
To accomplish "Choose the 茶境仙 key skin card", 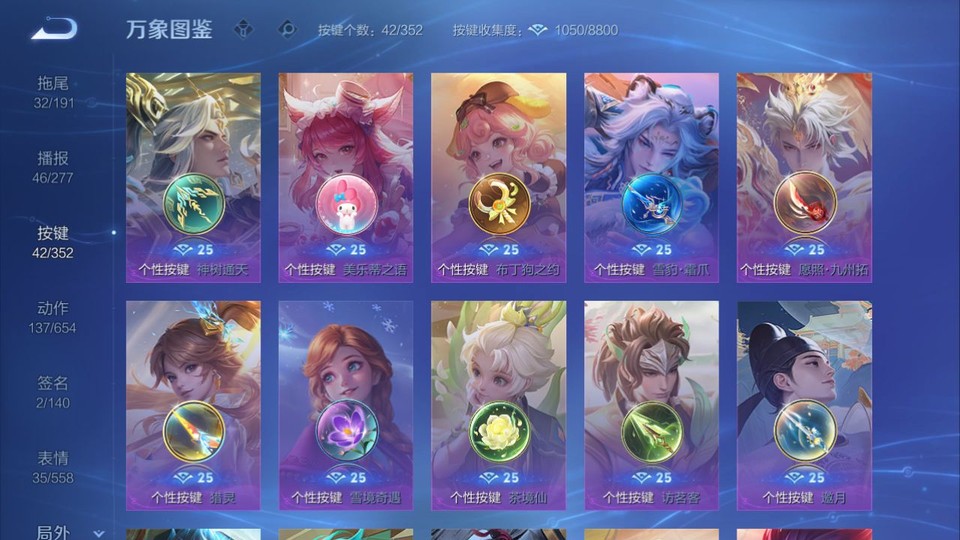I will pyautogui.click(x=498, y=405).
